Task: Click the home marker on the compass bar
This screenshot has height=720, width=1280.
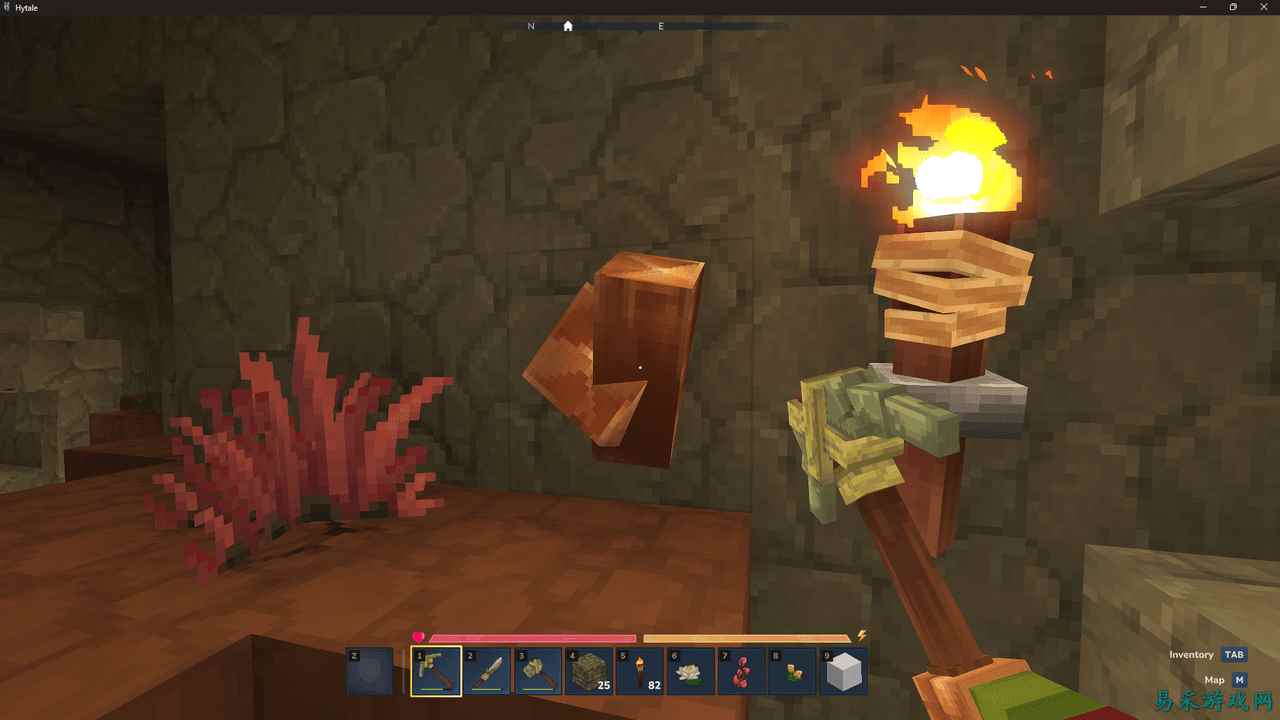Action: tap(568, 26)
